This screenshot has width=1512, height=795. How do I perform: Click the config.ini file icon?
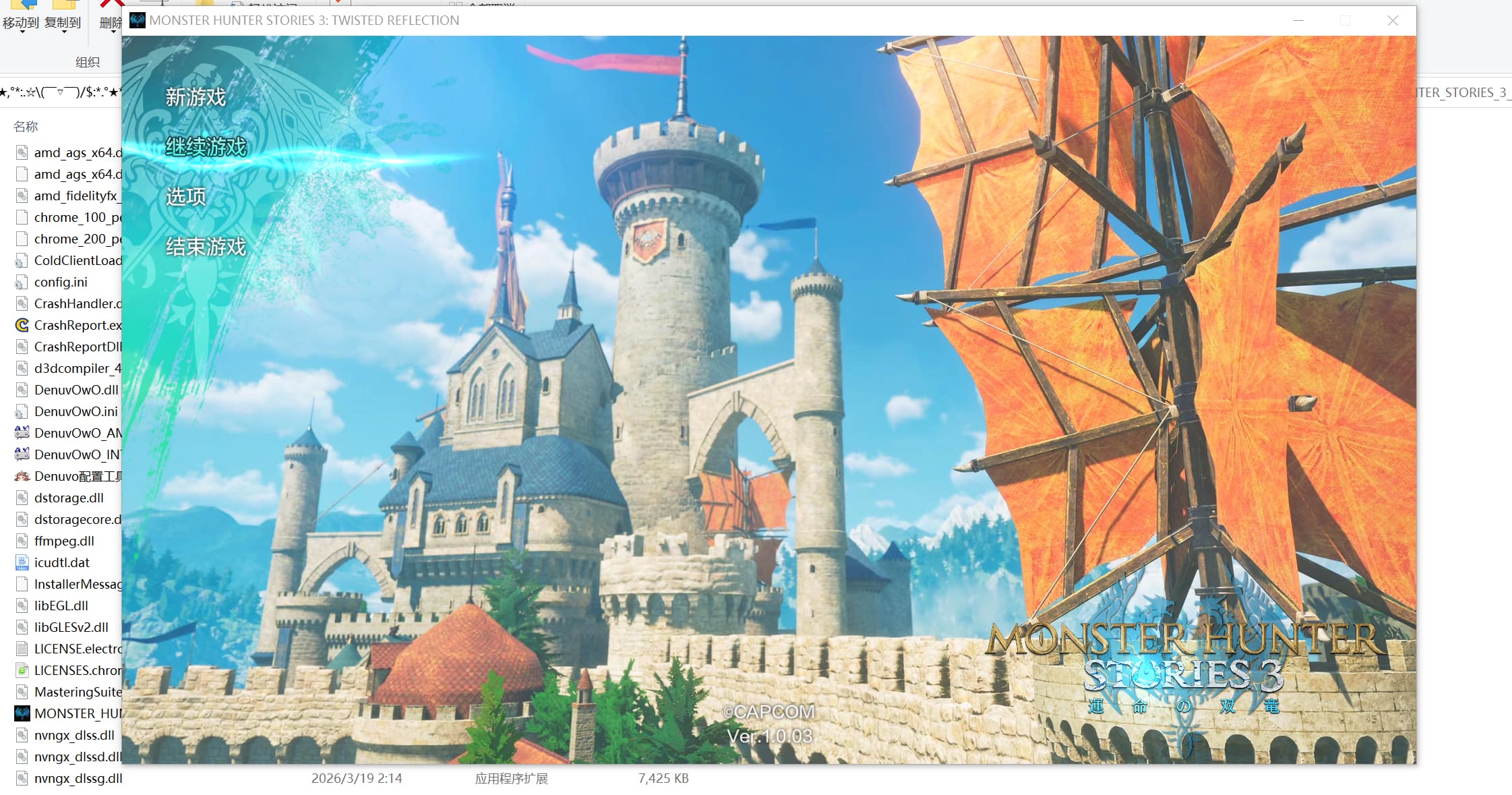21,282
